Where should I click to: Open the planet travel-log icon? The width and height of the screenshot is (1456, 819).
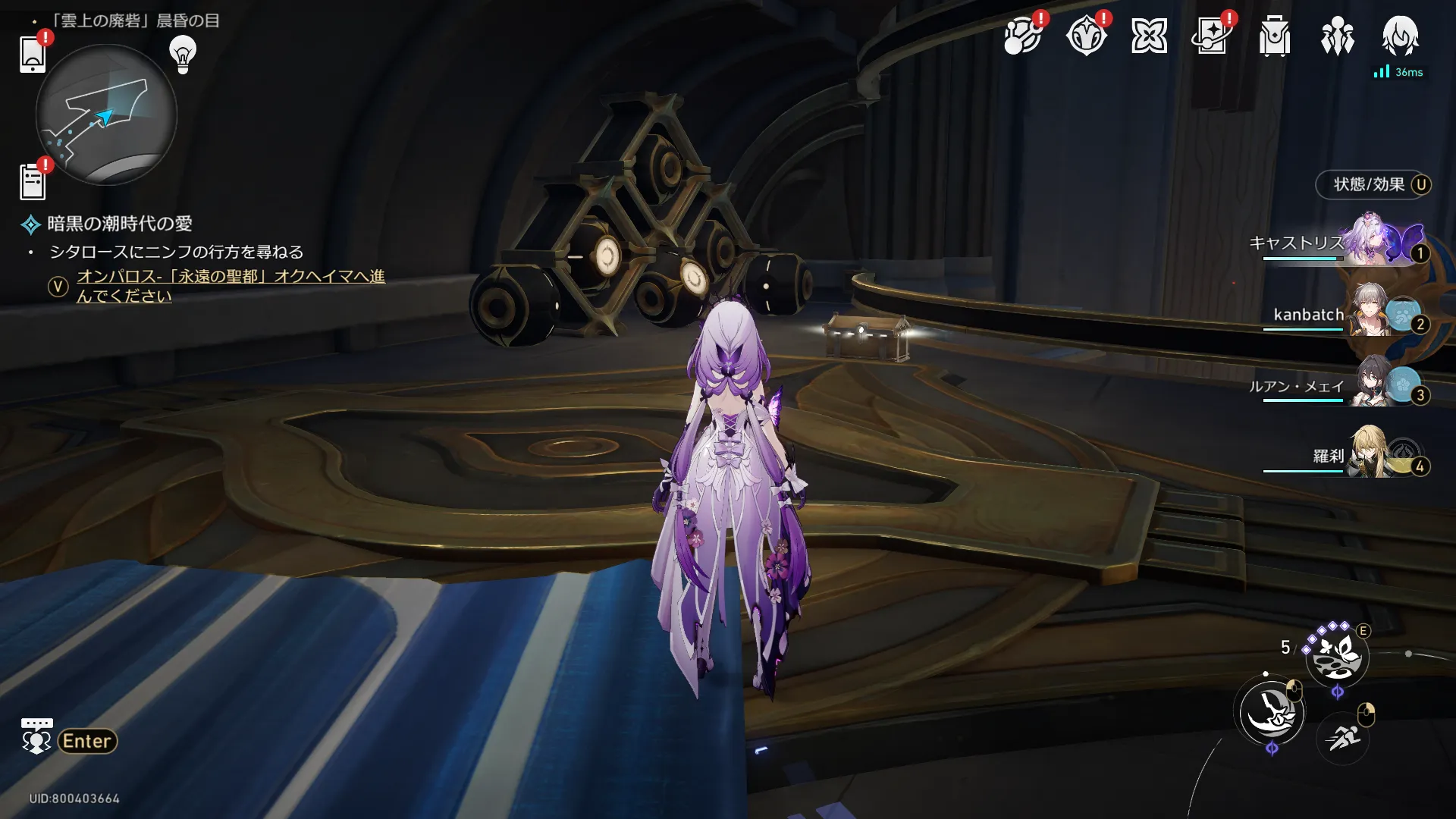point(1021,36)
